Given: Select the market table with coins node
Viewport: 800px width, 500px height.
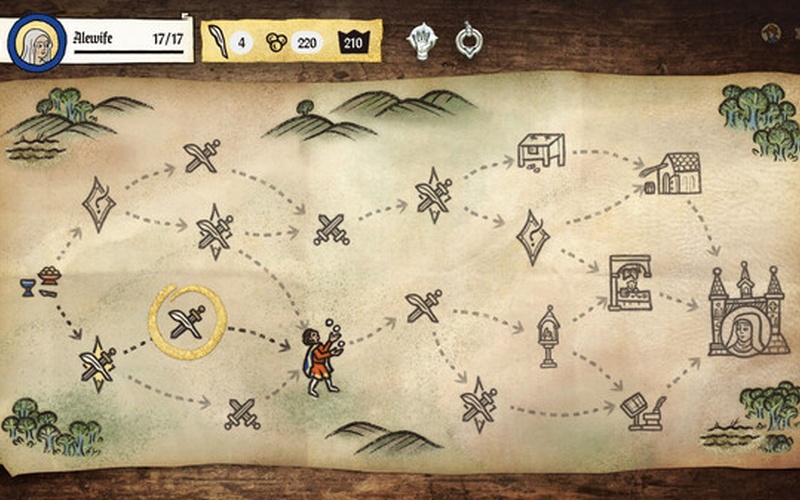Looking at the screenshot, I should point(541,151).
